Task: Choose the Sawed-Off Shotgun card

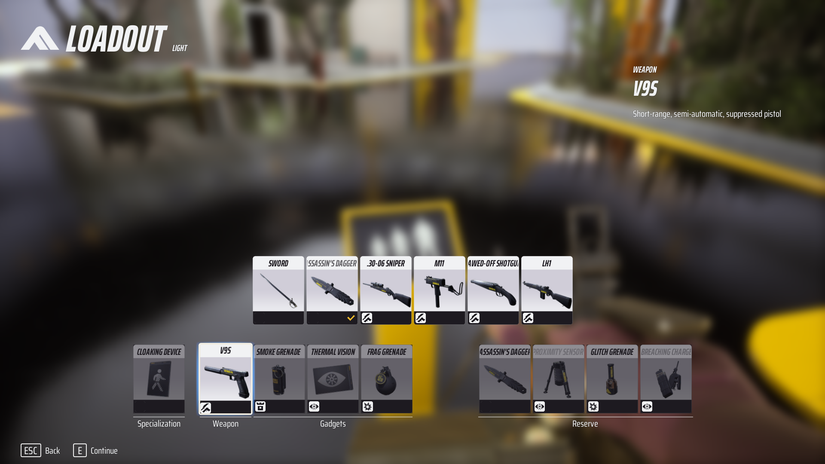Action: pos(493,290)
